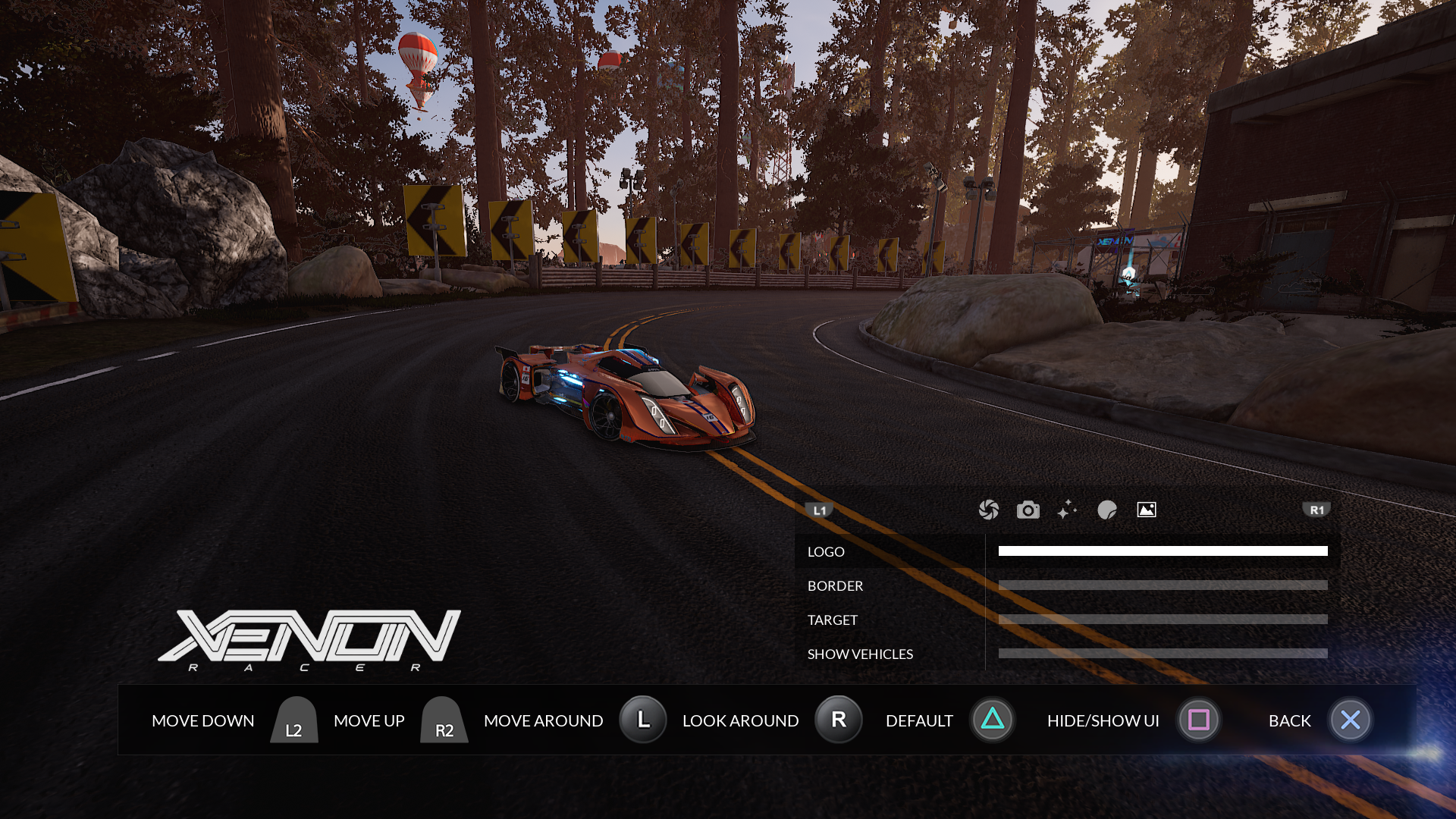Toggle the Target setting bar

1163,620
